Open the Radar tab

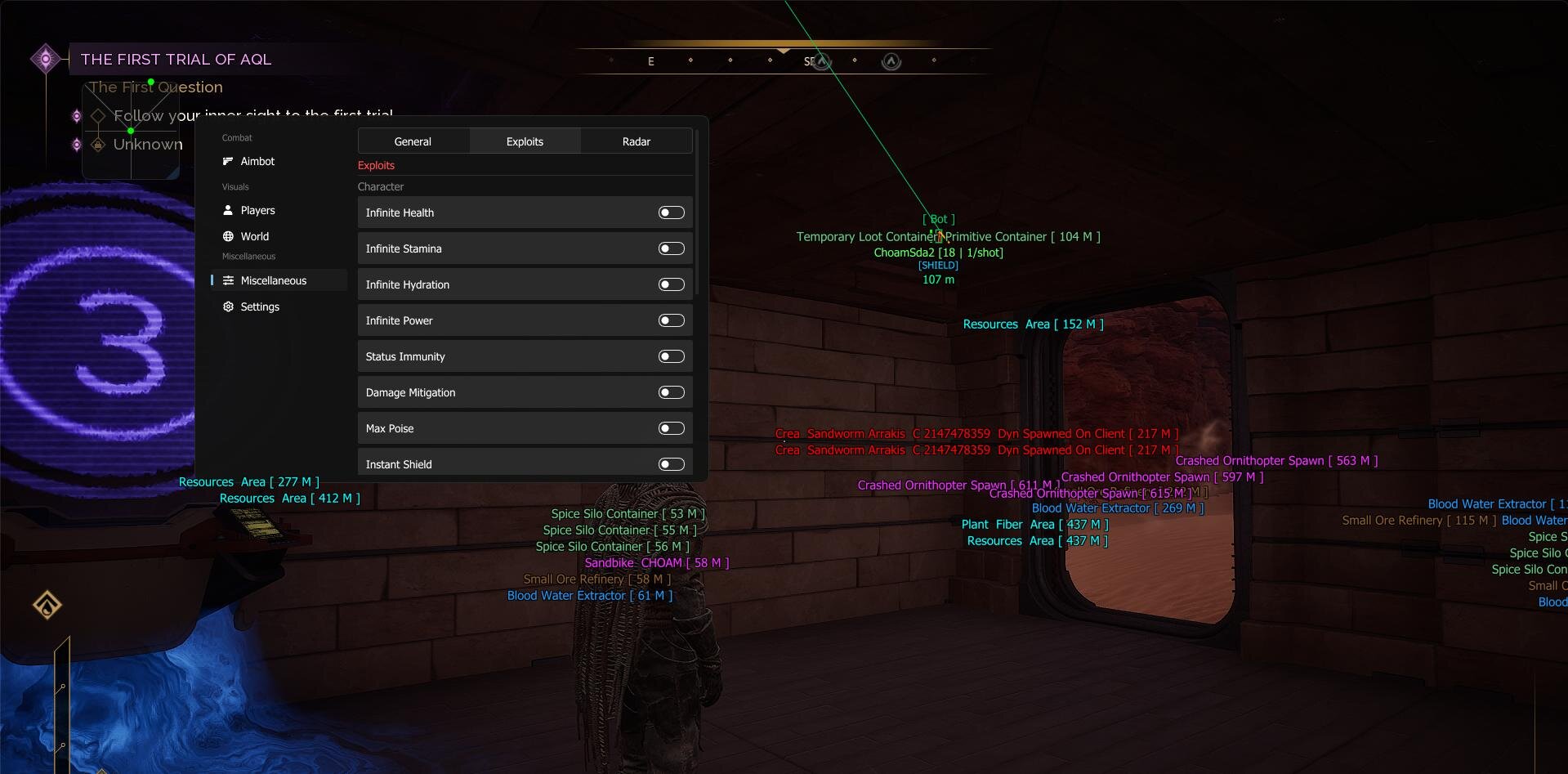point(637,141)
